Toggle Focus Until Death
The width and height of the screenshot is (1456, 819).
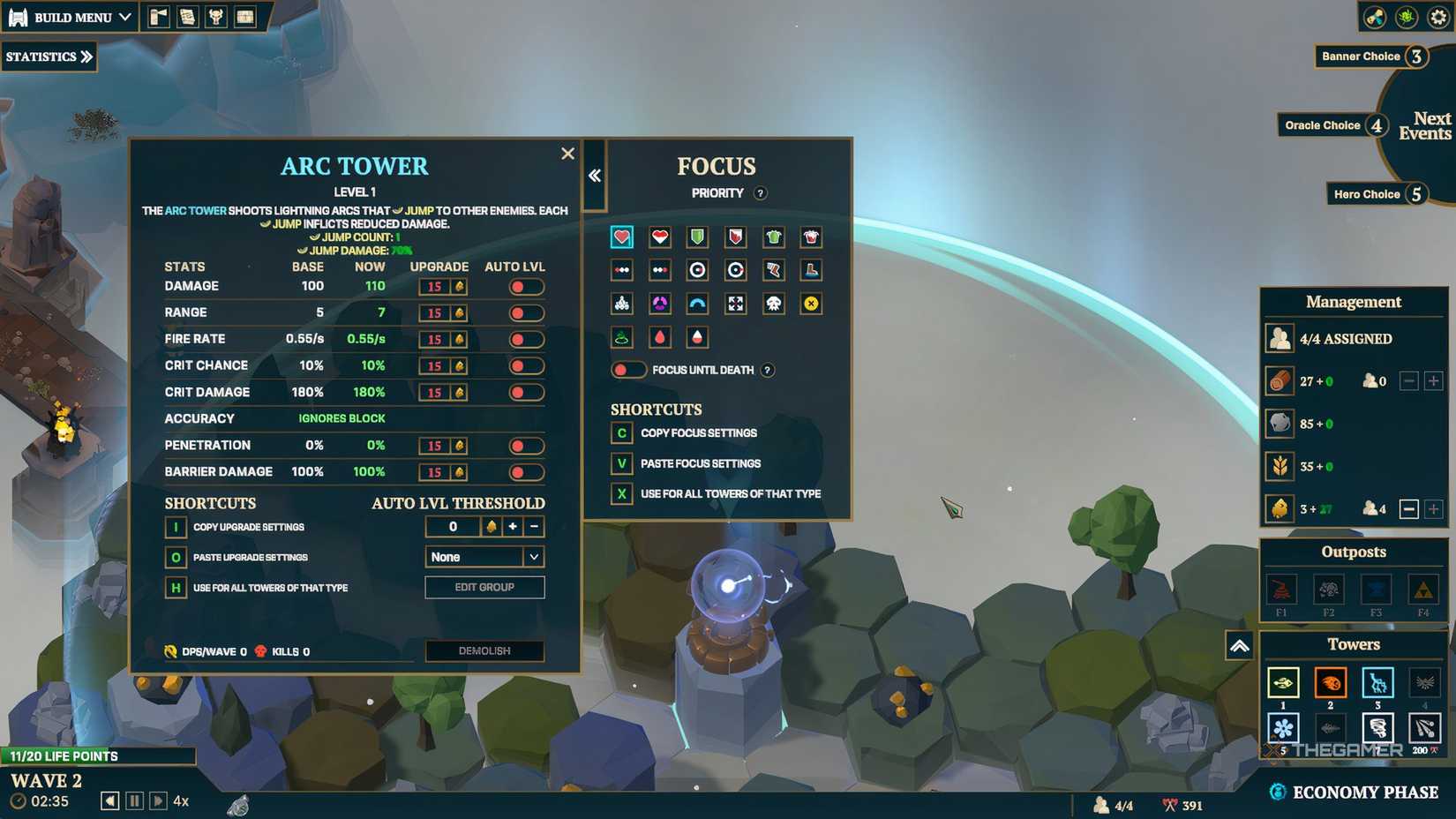627,371
